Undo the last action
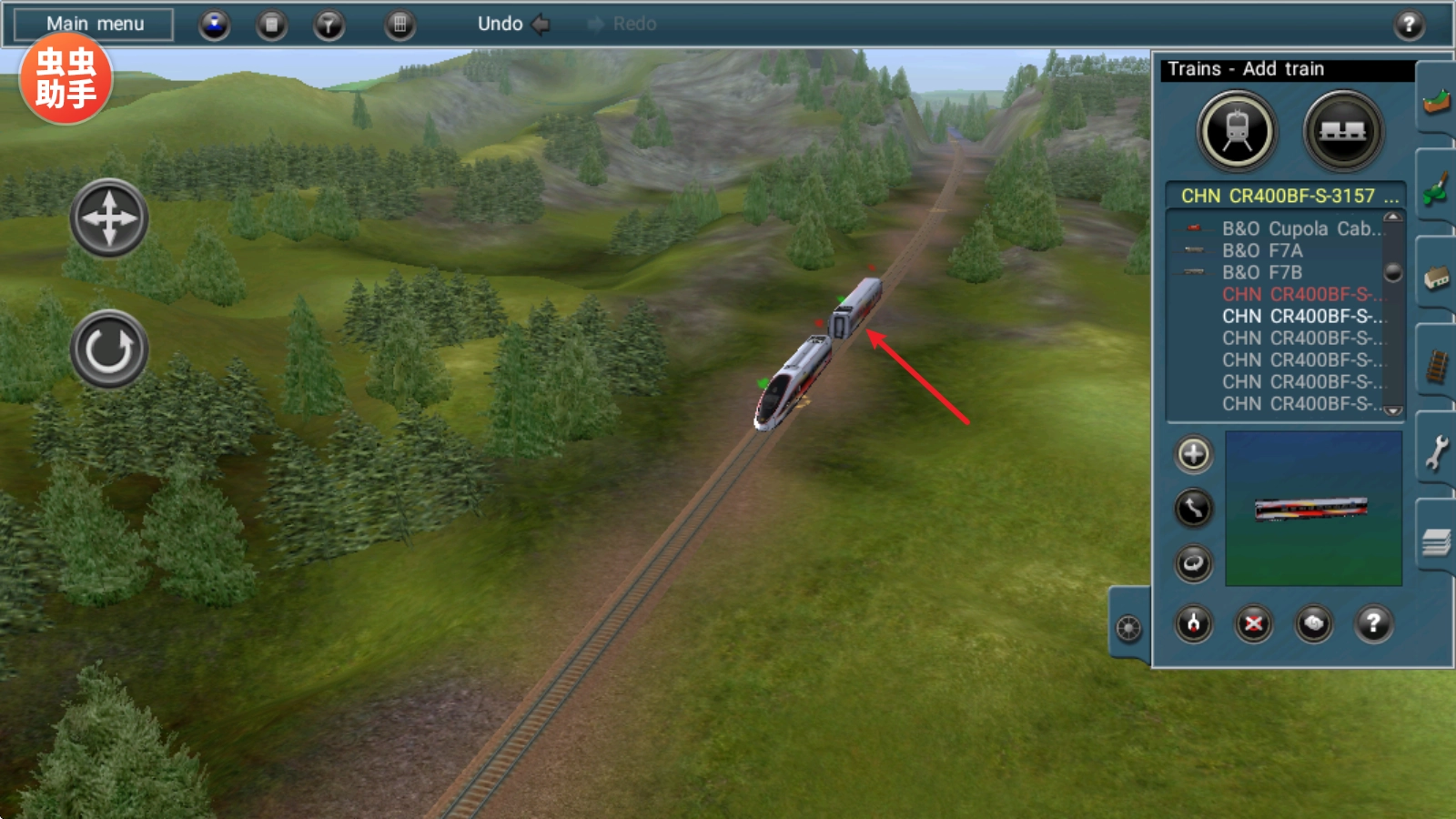The width and height of the screenshot is (1456, 819). point(512,25)
